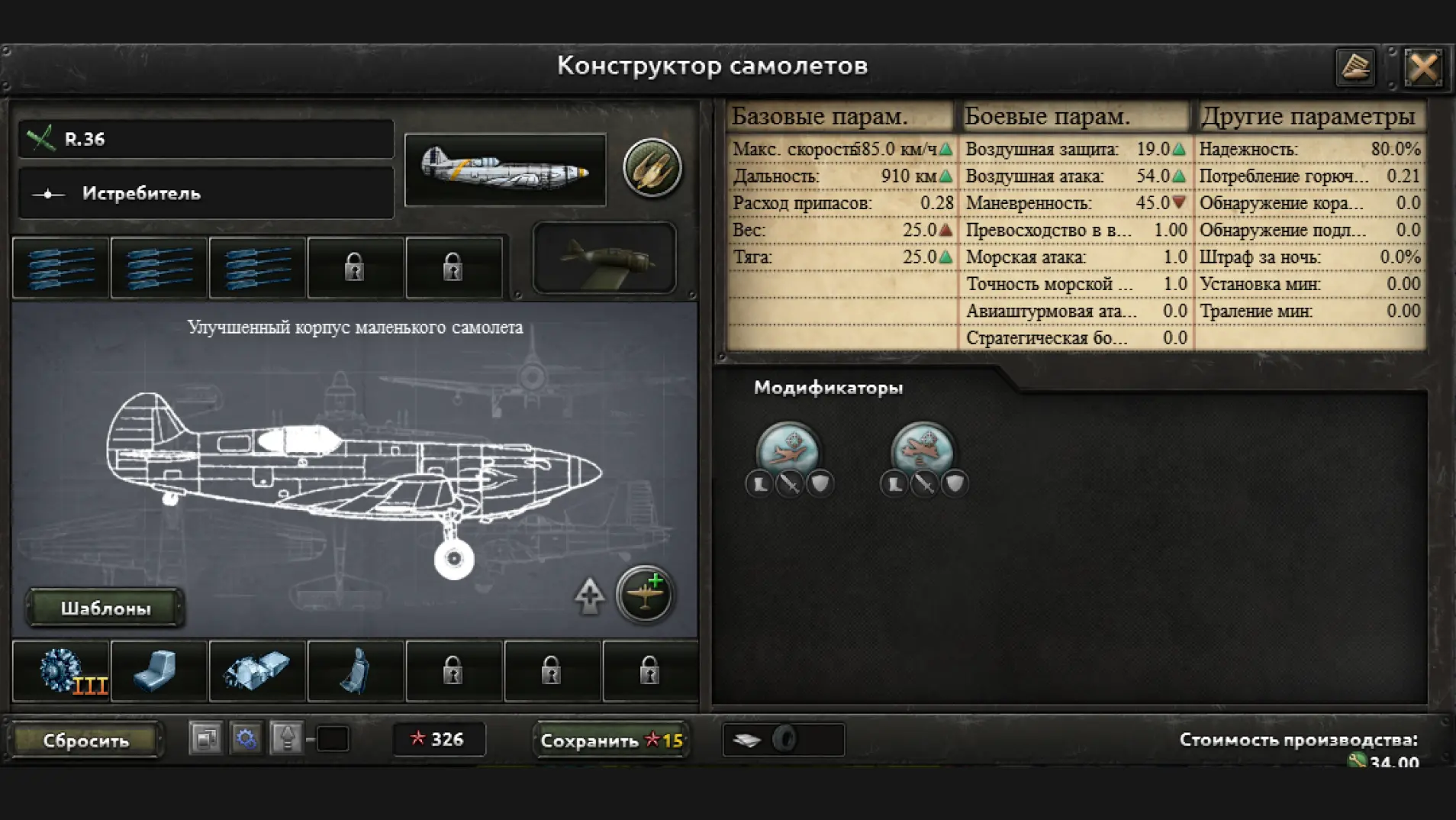1456x820 pixels.
Task: Change the Истребитель aircraft role
Action: (x=206, y=194)
